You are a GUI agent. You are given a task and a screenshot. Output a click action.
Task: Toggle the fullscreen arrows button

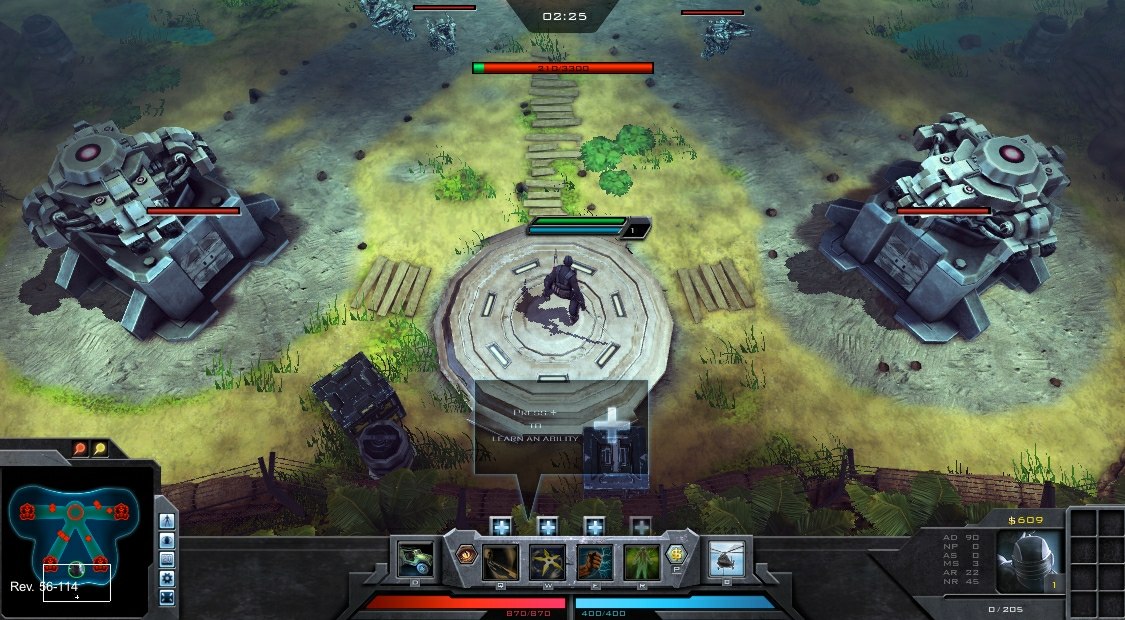point(167,597)
